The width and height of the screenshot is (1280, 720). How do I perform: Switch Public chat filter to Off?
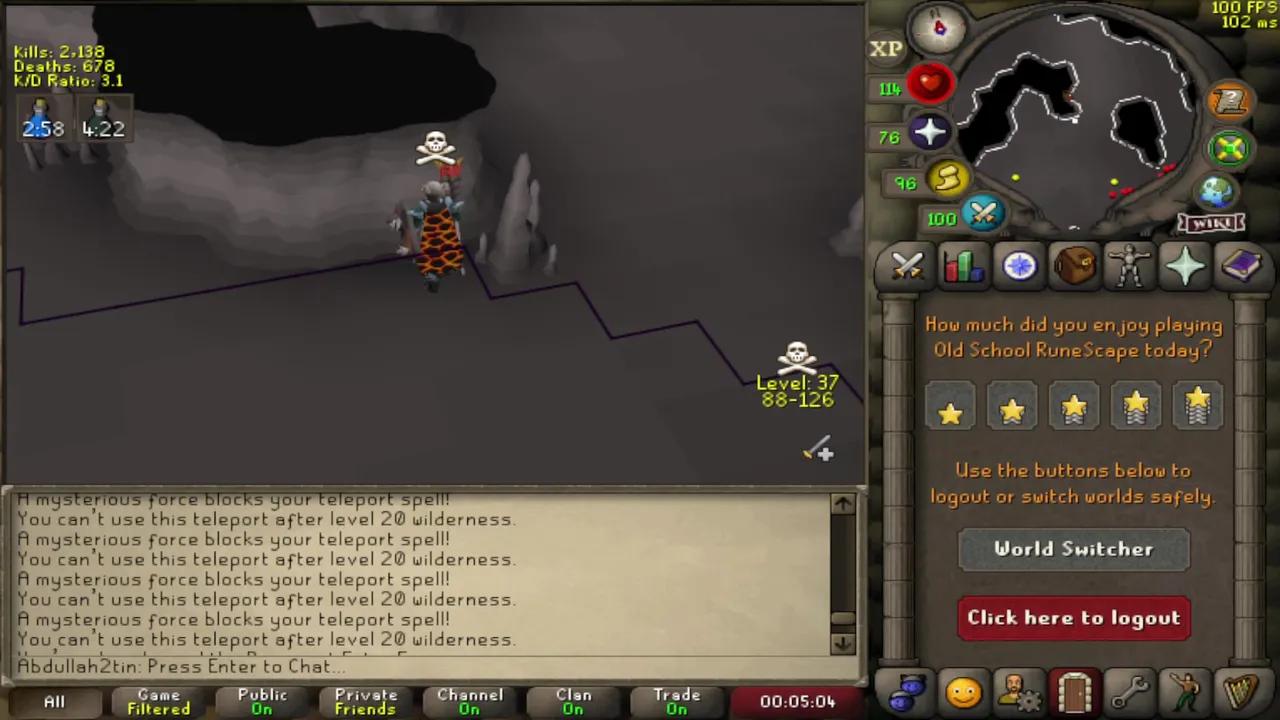pos(262,701)
